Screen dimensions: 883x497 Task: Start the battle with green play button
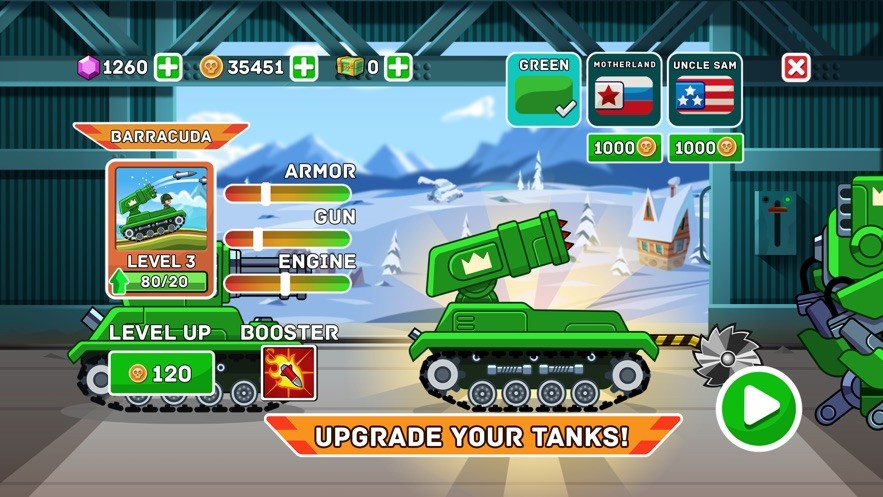[x=759, y=408]
